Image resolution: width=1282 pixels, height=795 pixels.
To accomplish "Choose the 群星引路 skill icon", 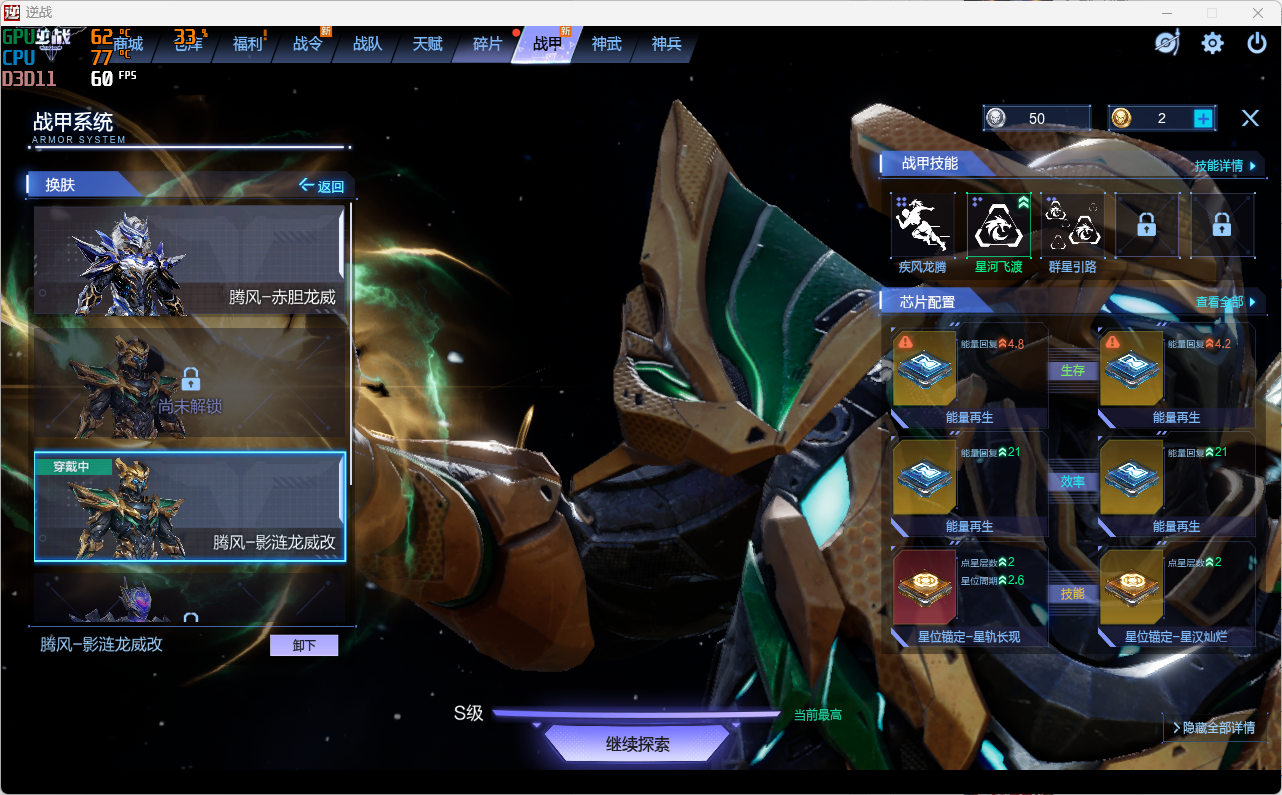I will pos(1072,226).
